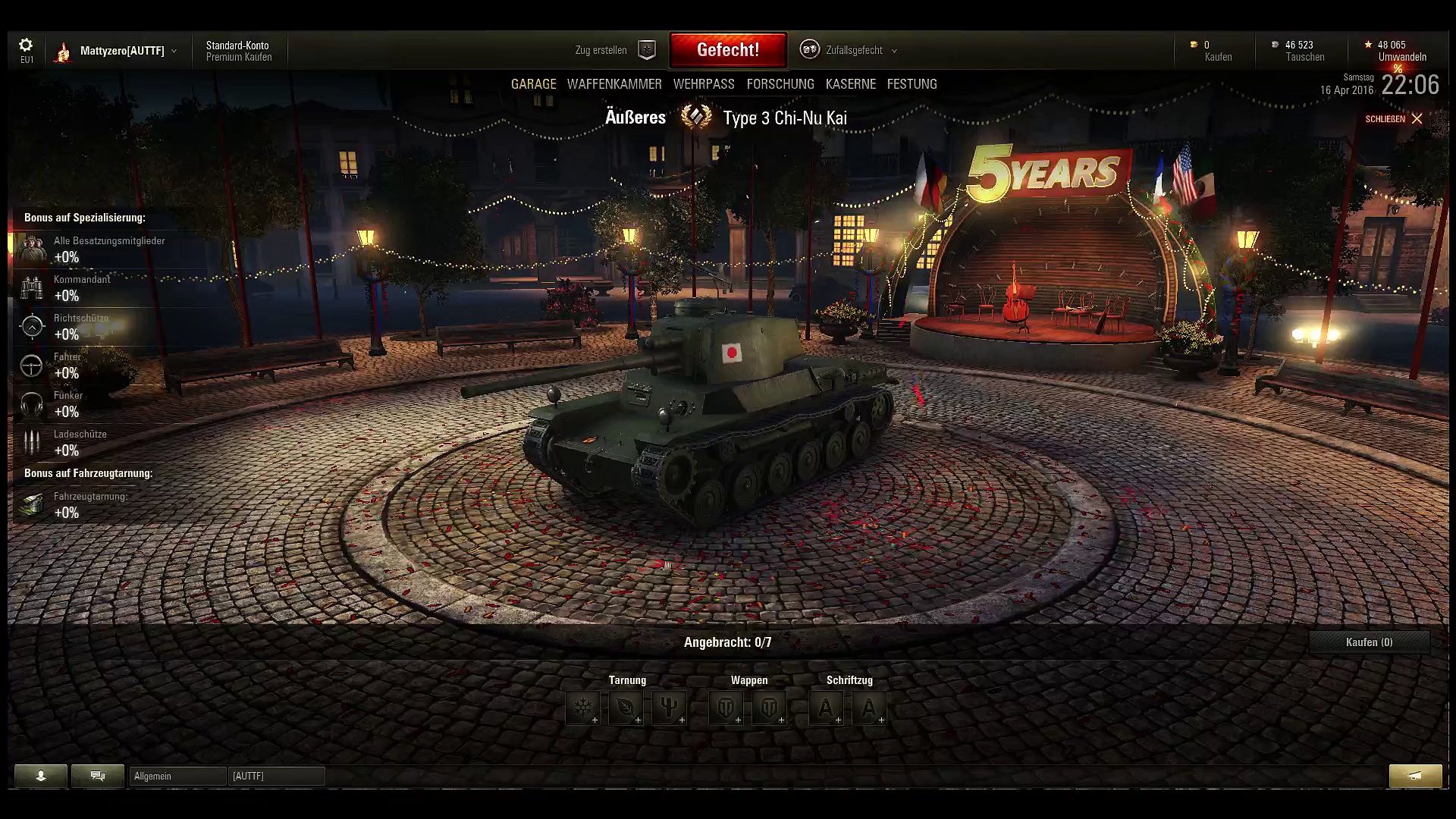Open the Zufallsgefecht battle mode dropdown

coord(853,50)
